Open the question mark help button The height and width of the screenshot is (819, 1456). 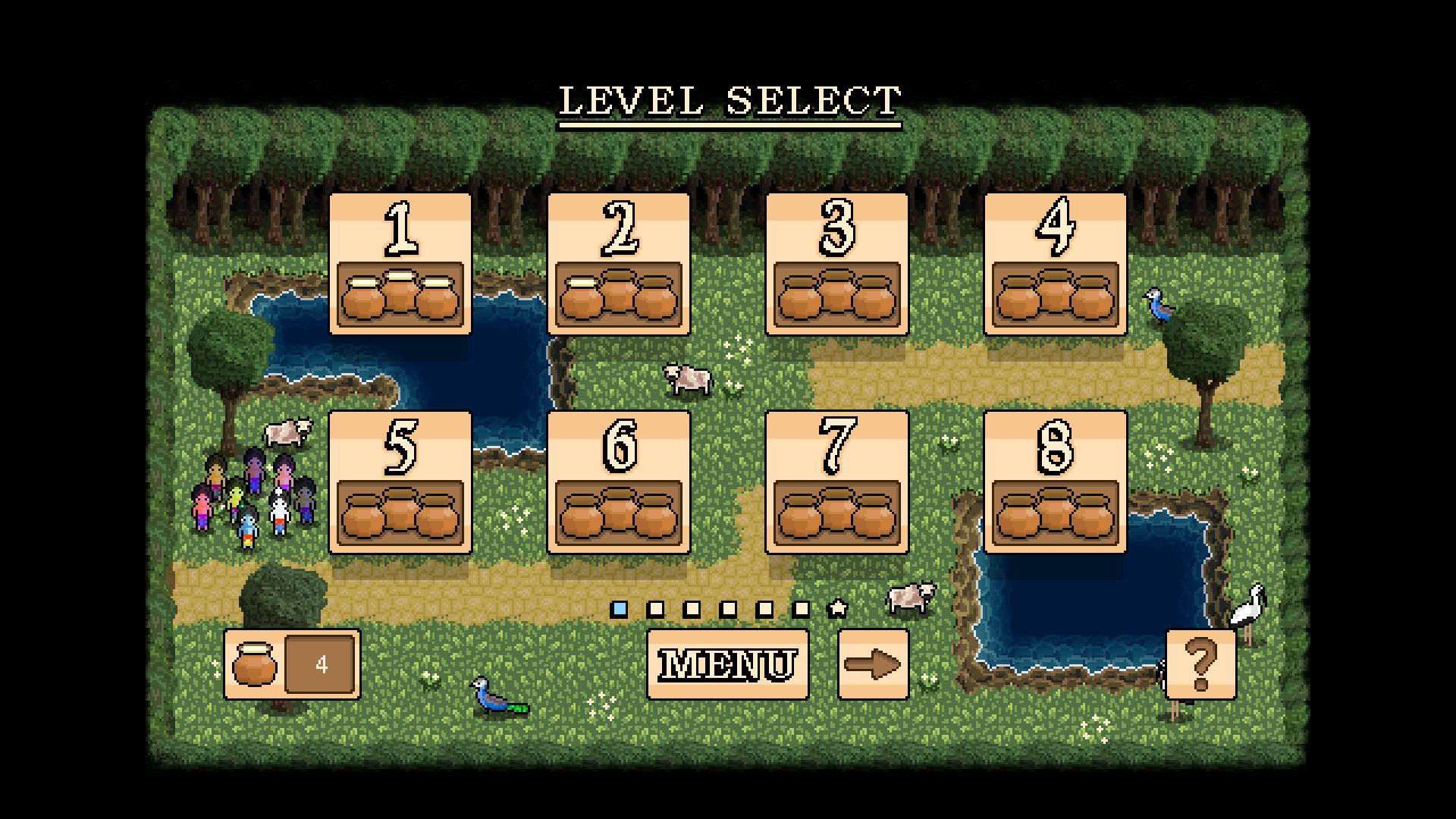coord(1200,664)
